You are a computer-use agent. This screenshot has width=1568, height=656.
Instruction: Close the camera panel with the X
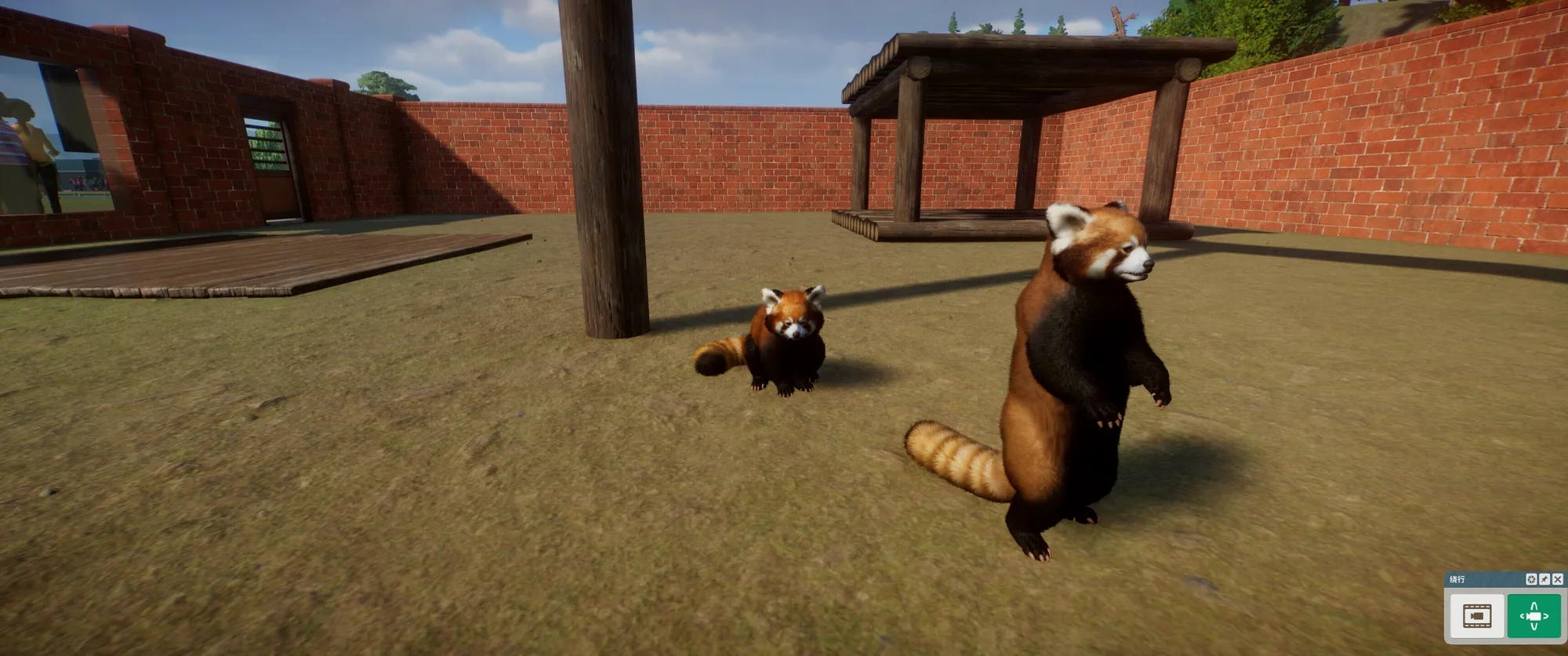coord(1558,579)
